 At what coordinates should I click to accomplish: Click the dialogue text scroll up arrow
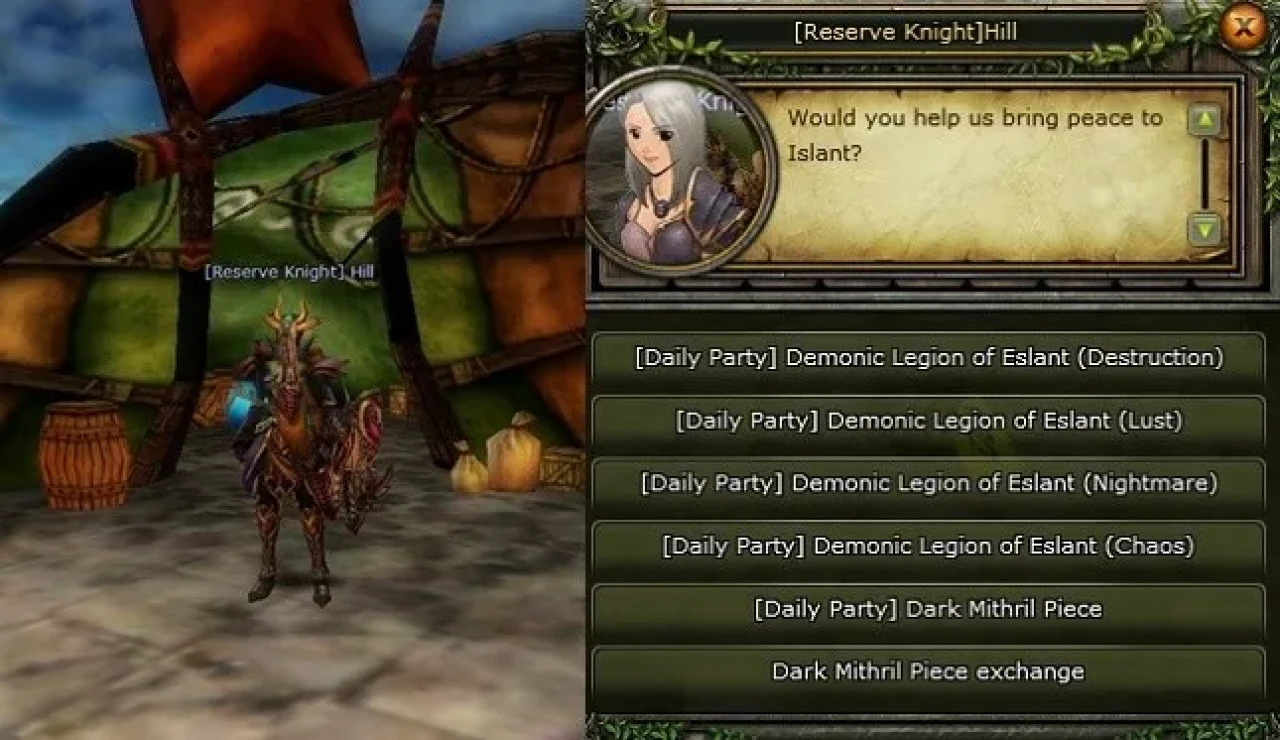tap(1205, 121)
